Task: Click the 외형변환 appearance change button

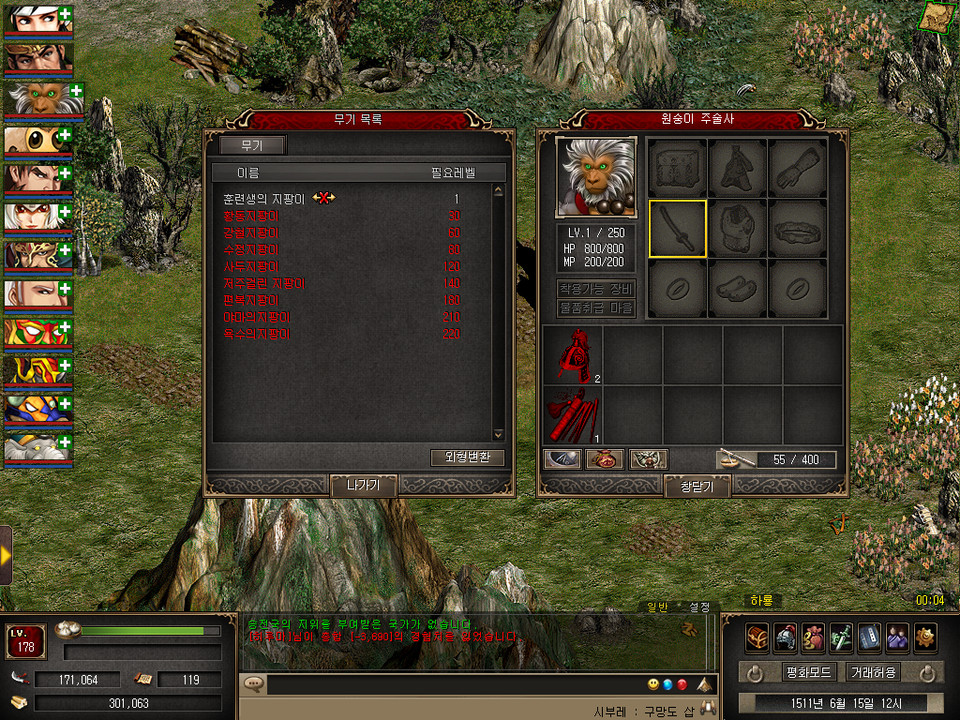Action: [467, 457]
